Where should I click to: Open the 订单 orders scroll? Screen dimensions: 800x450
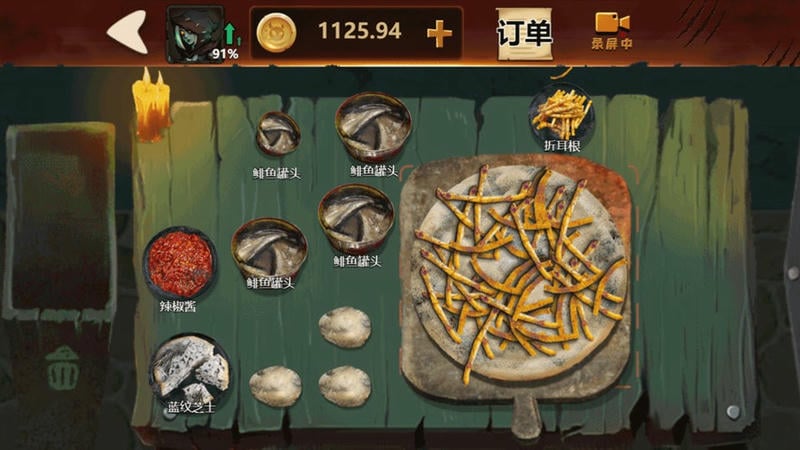click(x=524, y=34)
